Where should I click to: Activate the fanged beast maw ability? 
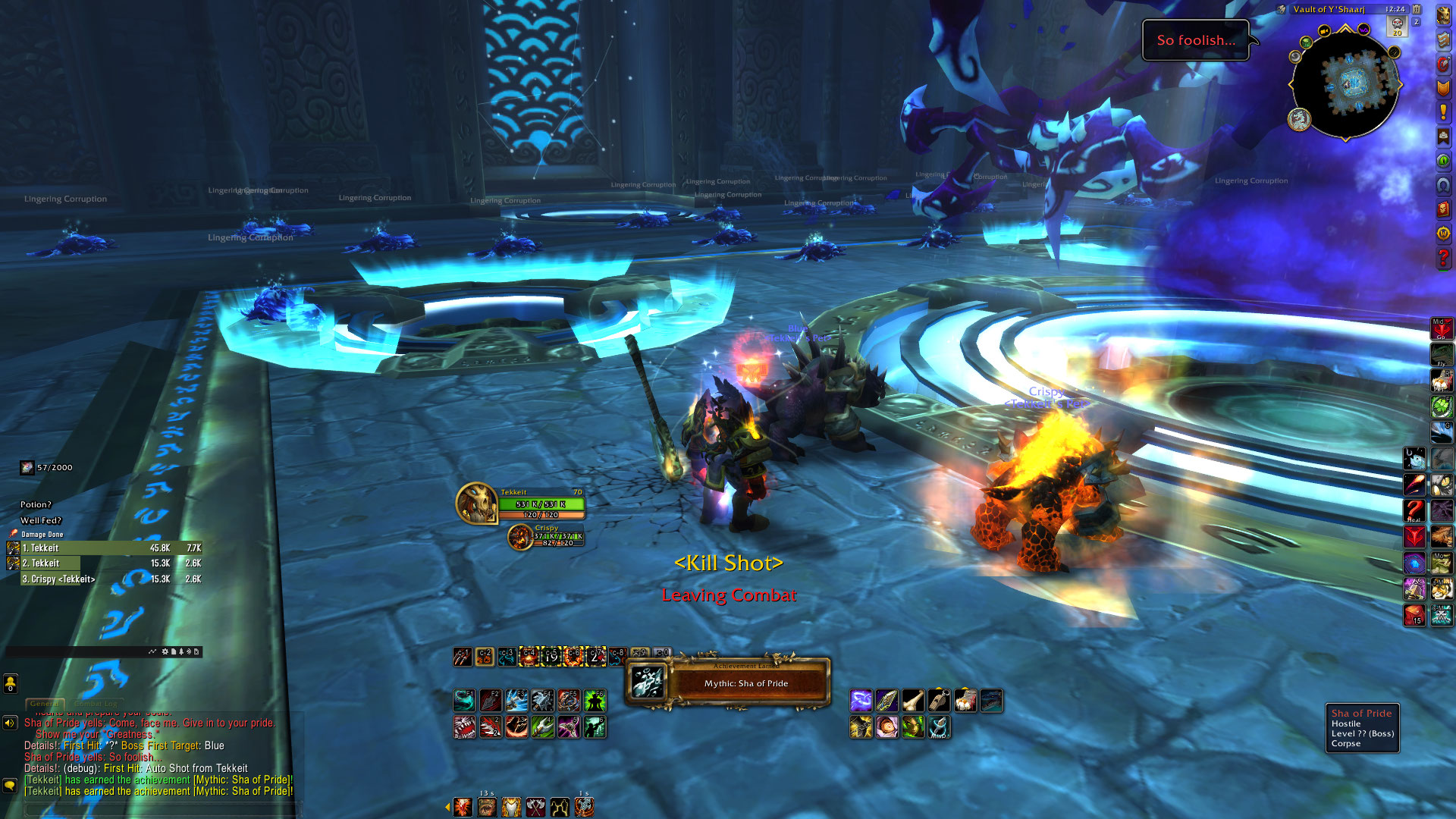click(x=465, y=727)
